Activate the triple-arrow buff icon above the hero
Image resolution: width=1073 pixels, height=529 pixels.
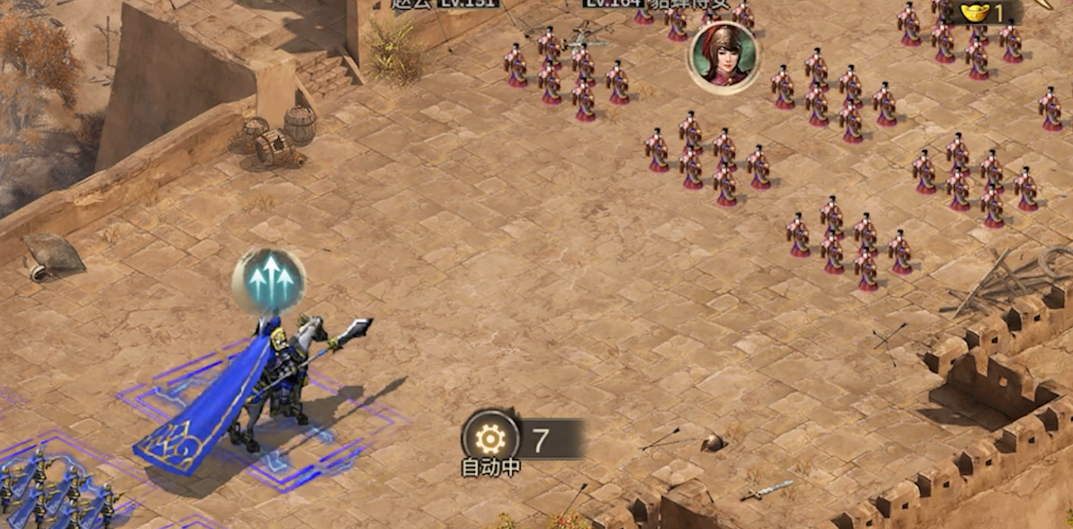tap(268, 281)
